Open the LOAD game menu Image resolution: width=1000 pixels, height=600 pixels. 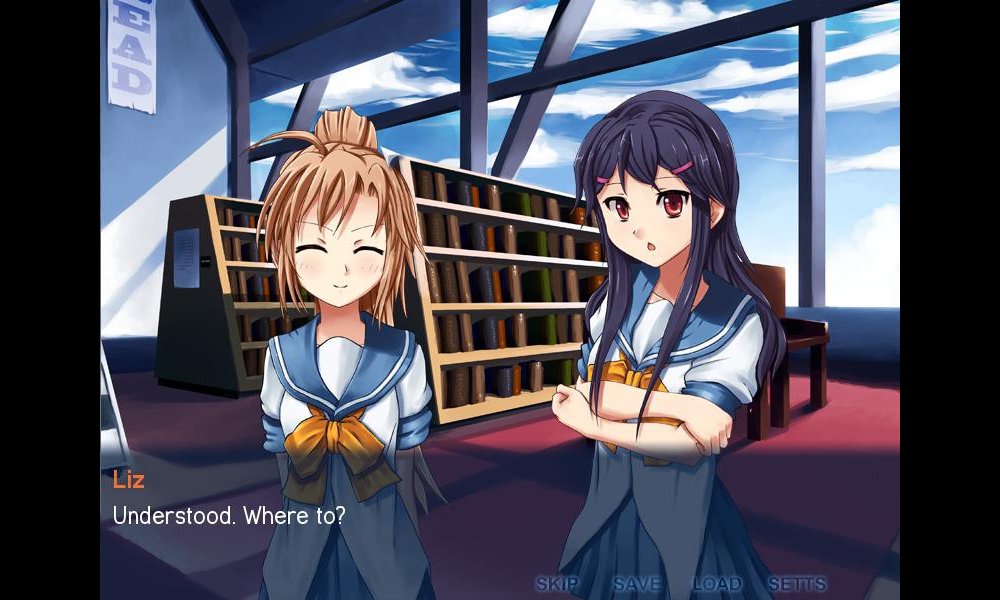coord(717,583)
